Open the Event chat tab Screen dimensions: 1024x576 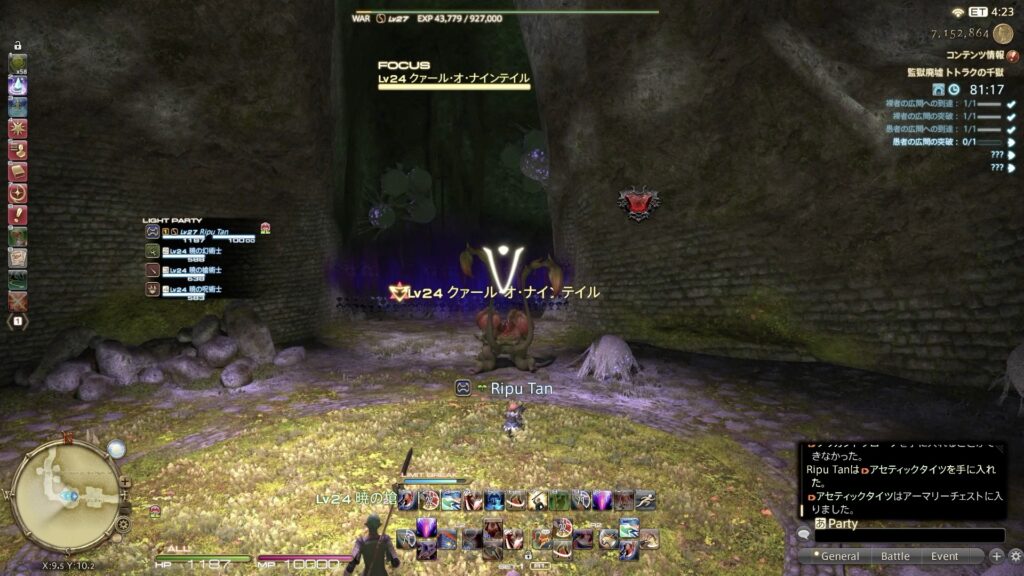944,556
